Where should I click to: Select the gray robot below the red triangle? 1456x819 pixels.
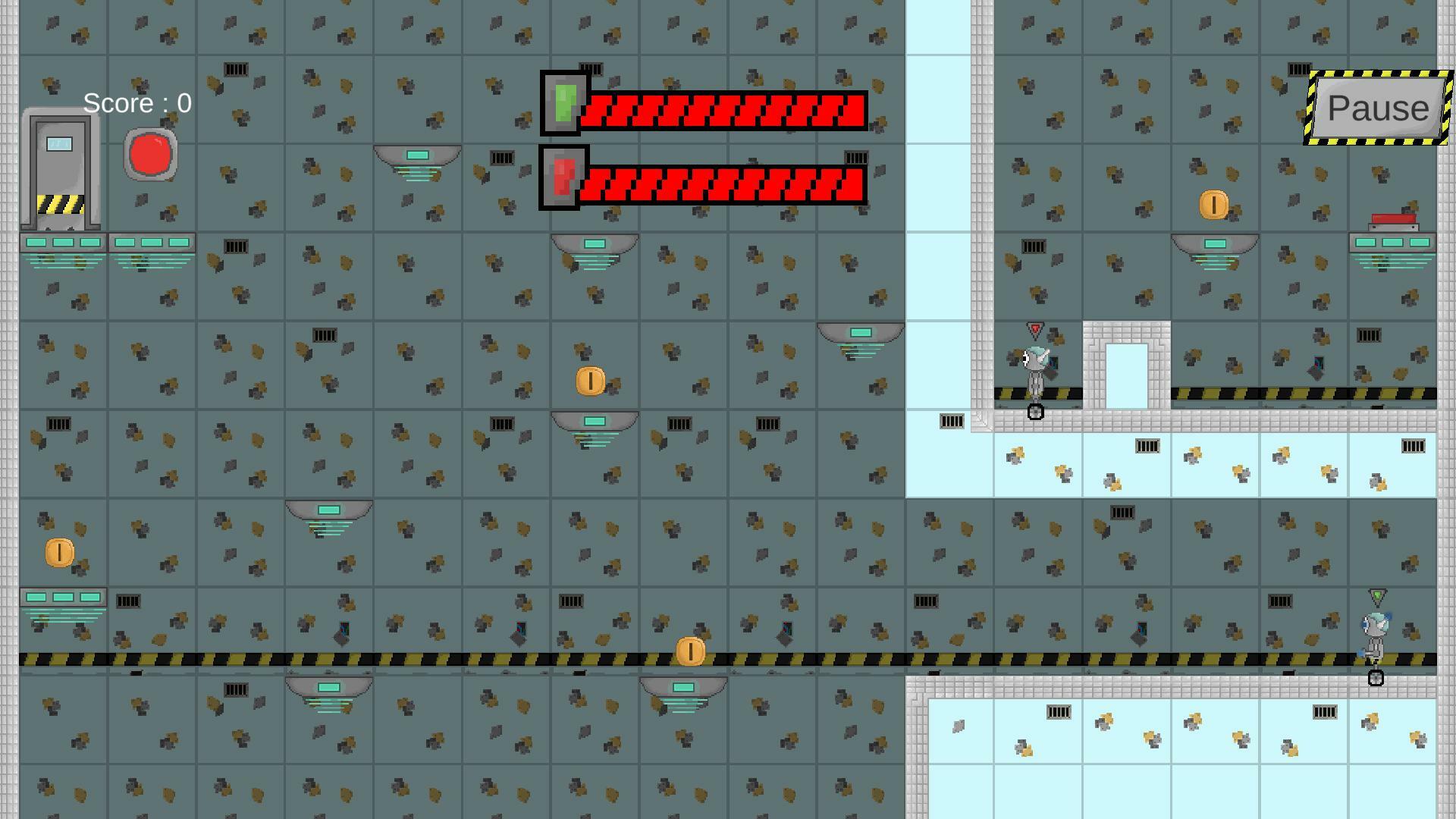[1037, 368]
